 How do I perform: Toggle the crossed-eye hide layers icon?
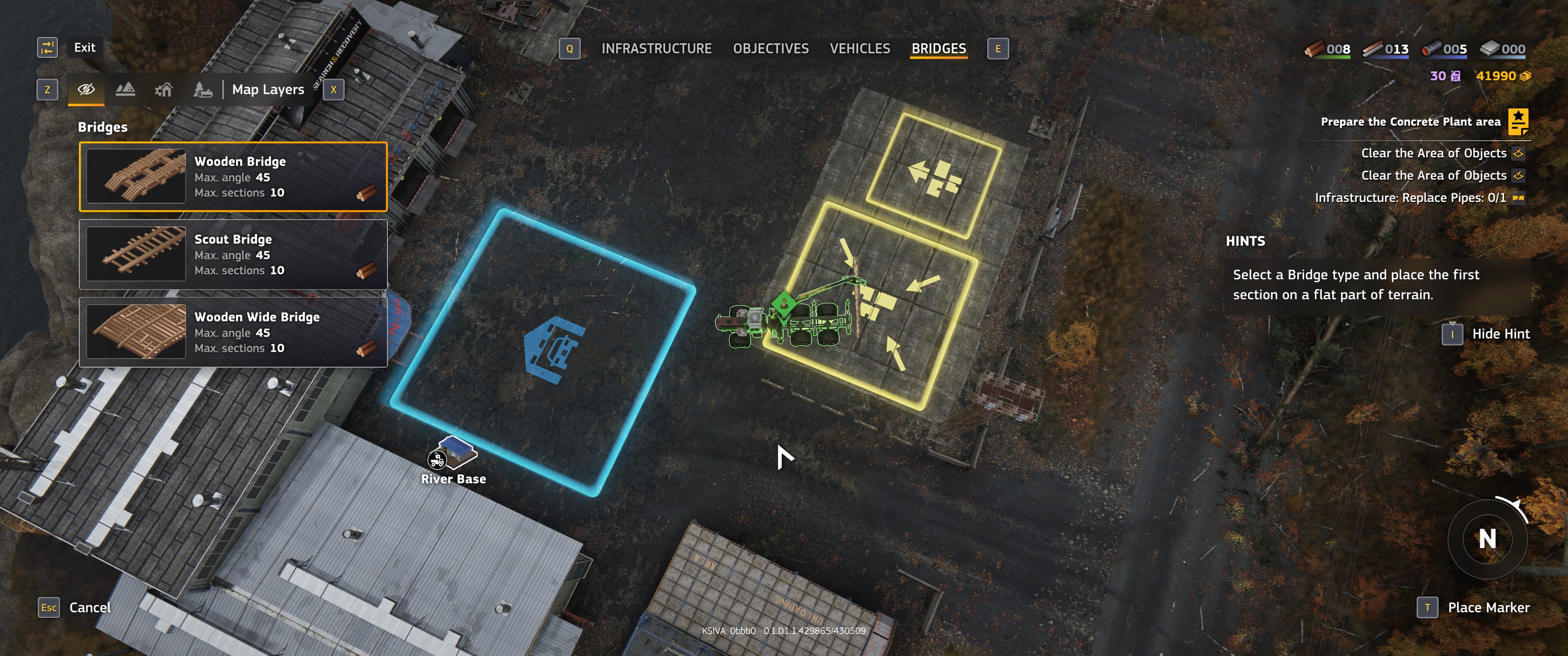click(x=86, y=89)
